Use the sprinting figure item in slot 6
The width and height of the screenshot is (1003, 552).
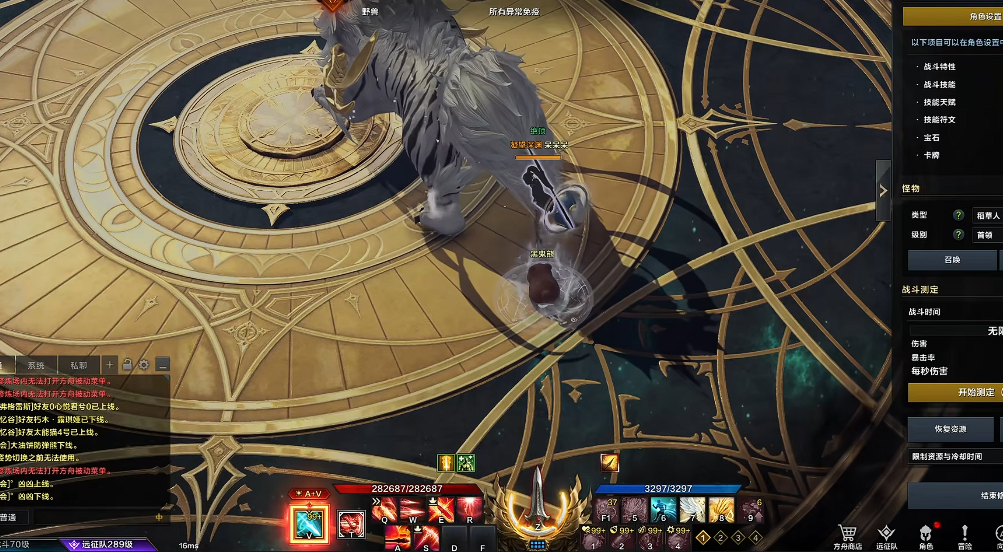(x=662, y=511)
